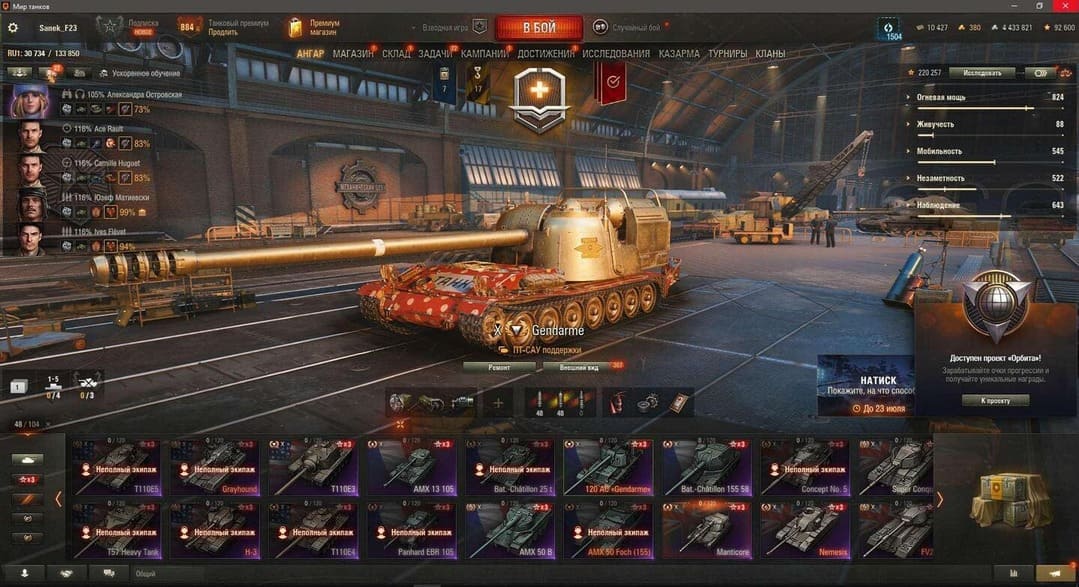
Task: Open Внешний вид customization
Action: 578,367
